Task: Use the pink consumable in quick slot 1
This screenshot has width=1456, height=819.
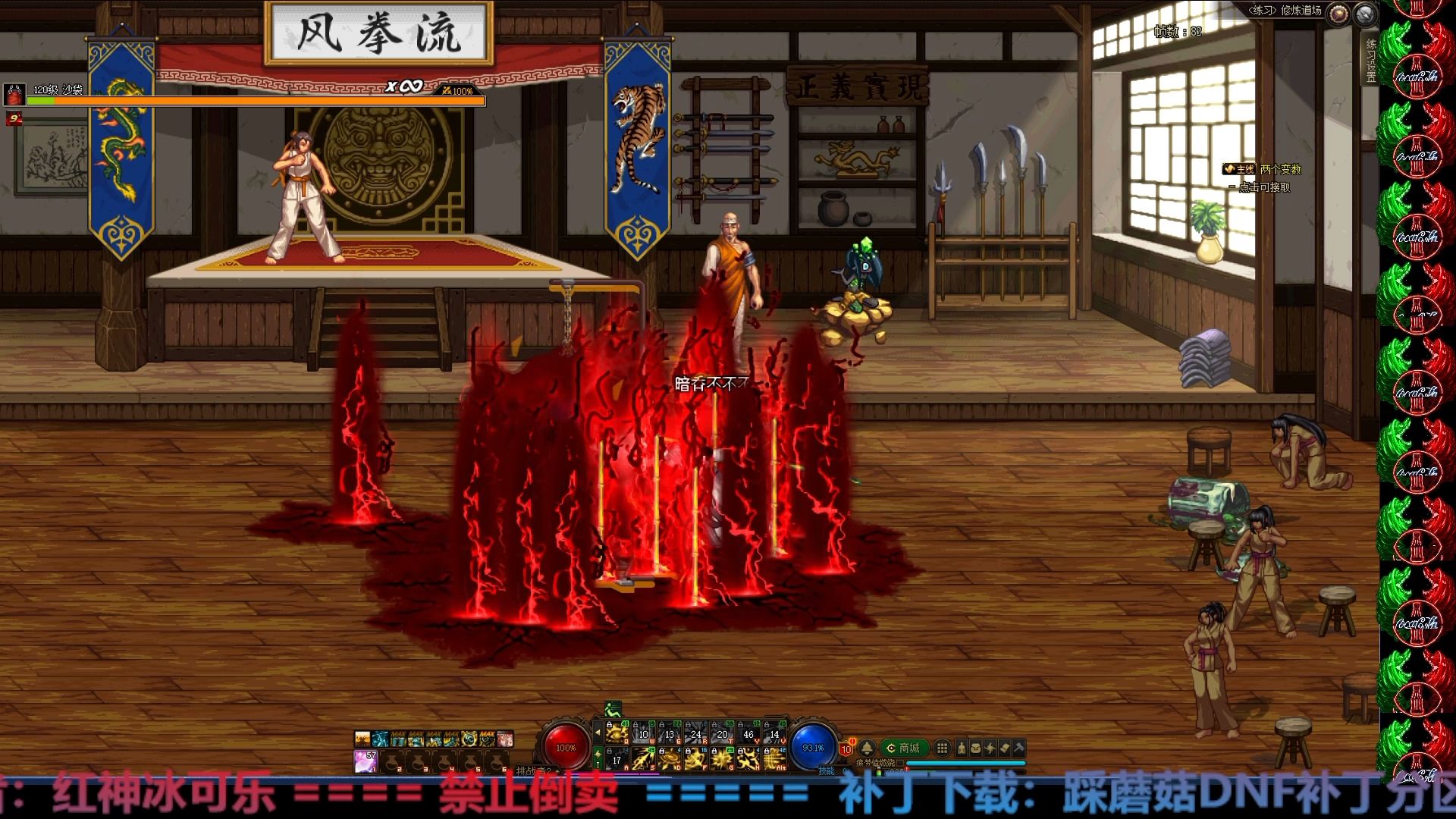Action: pos(366,761)
